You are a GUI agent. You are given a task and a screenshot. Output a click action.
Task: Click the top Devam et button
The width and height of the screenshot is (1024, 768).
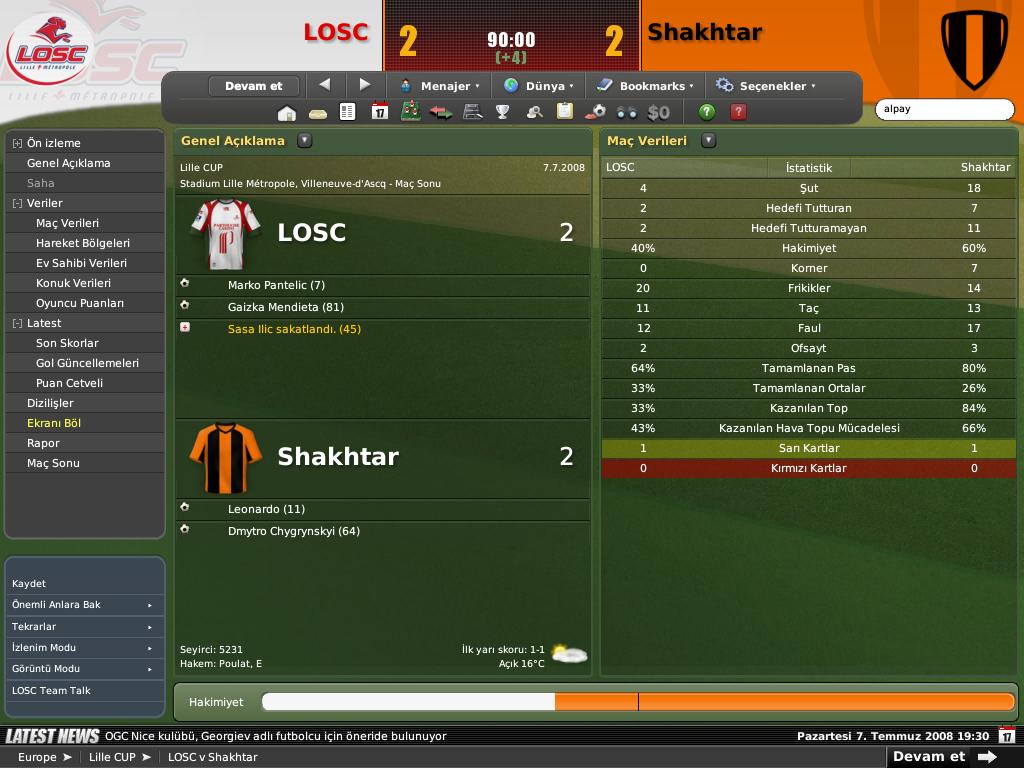tap(254, 86)
